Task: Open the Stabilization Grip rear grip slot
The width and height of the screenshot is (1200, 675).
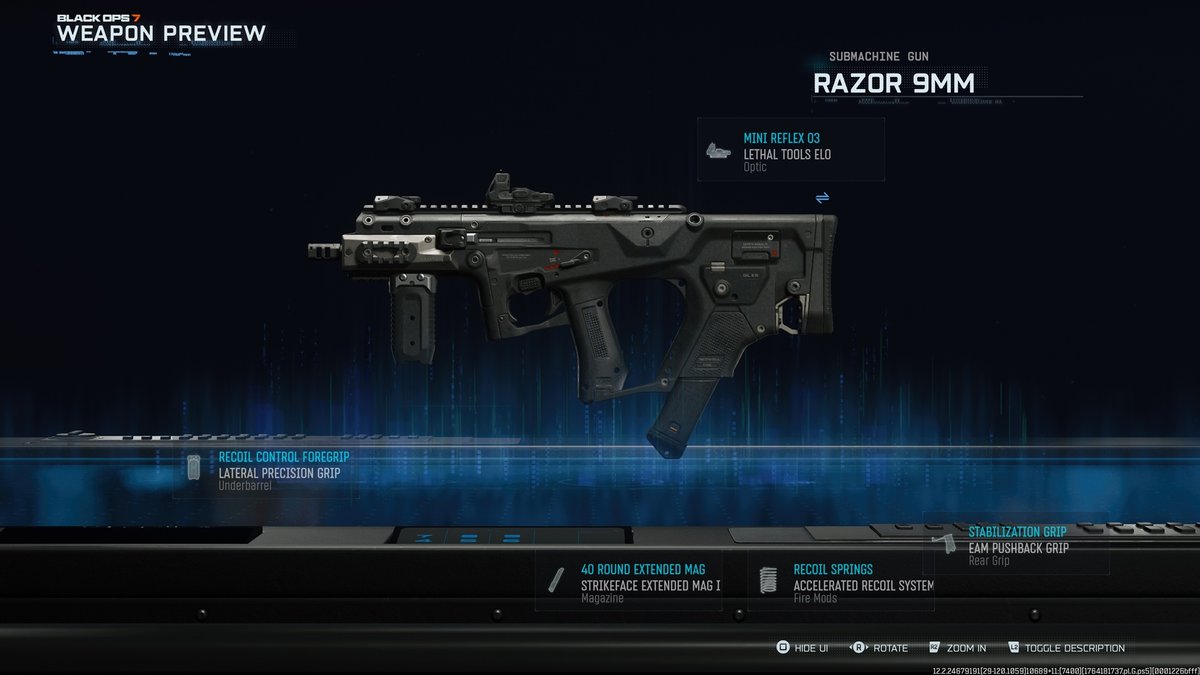Action: (1015, 545)
